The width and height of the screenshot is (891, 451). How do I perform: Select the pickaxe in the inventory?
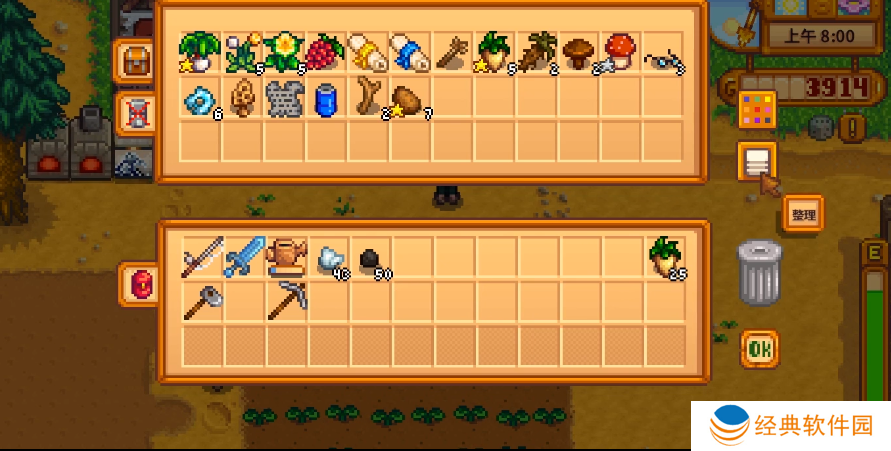[286, 300]
